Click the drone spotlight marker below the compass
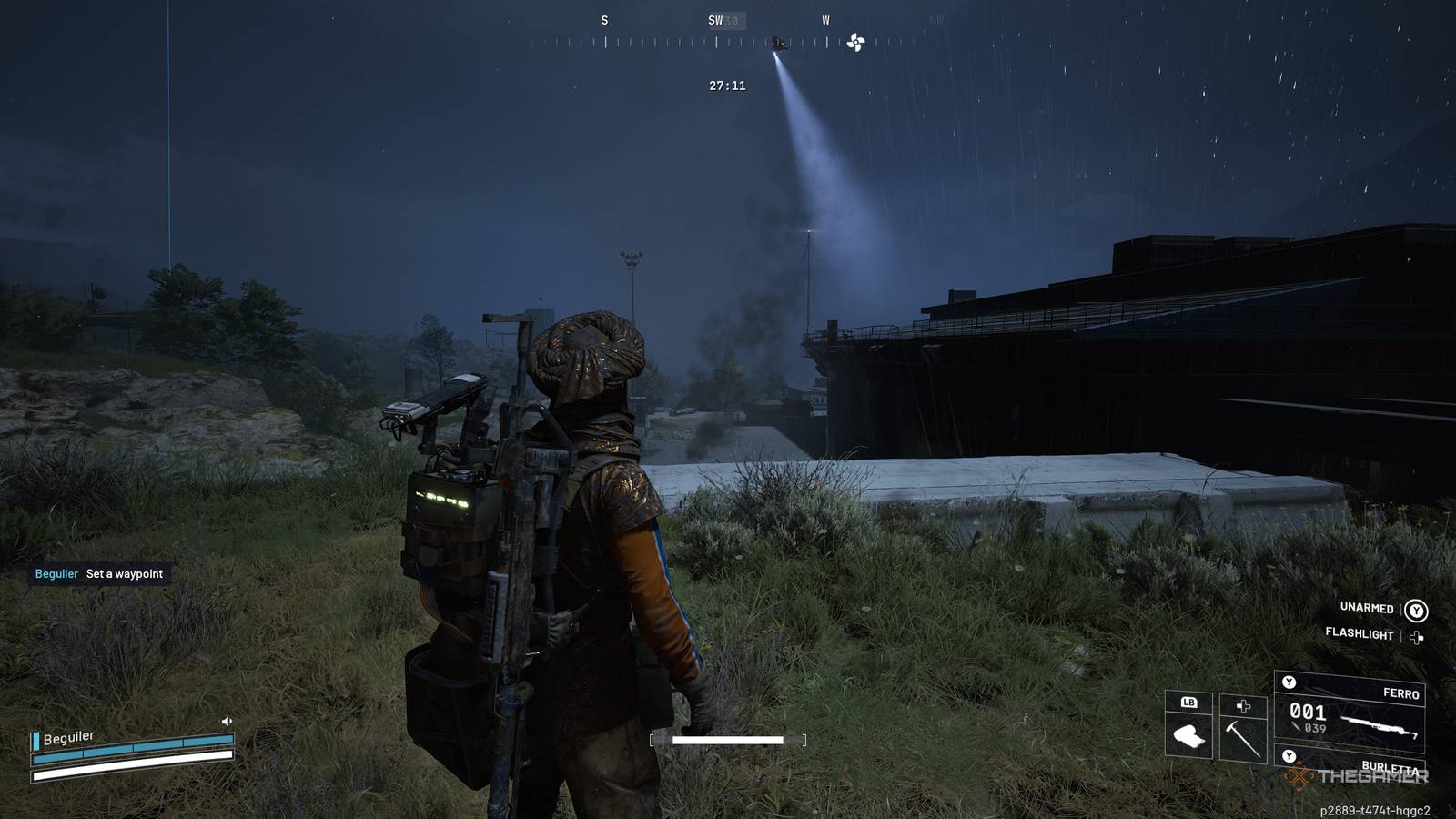This screenshot has height=819, width=1456. tap(778, 43)
